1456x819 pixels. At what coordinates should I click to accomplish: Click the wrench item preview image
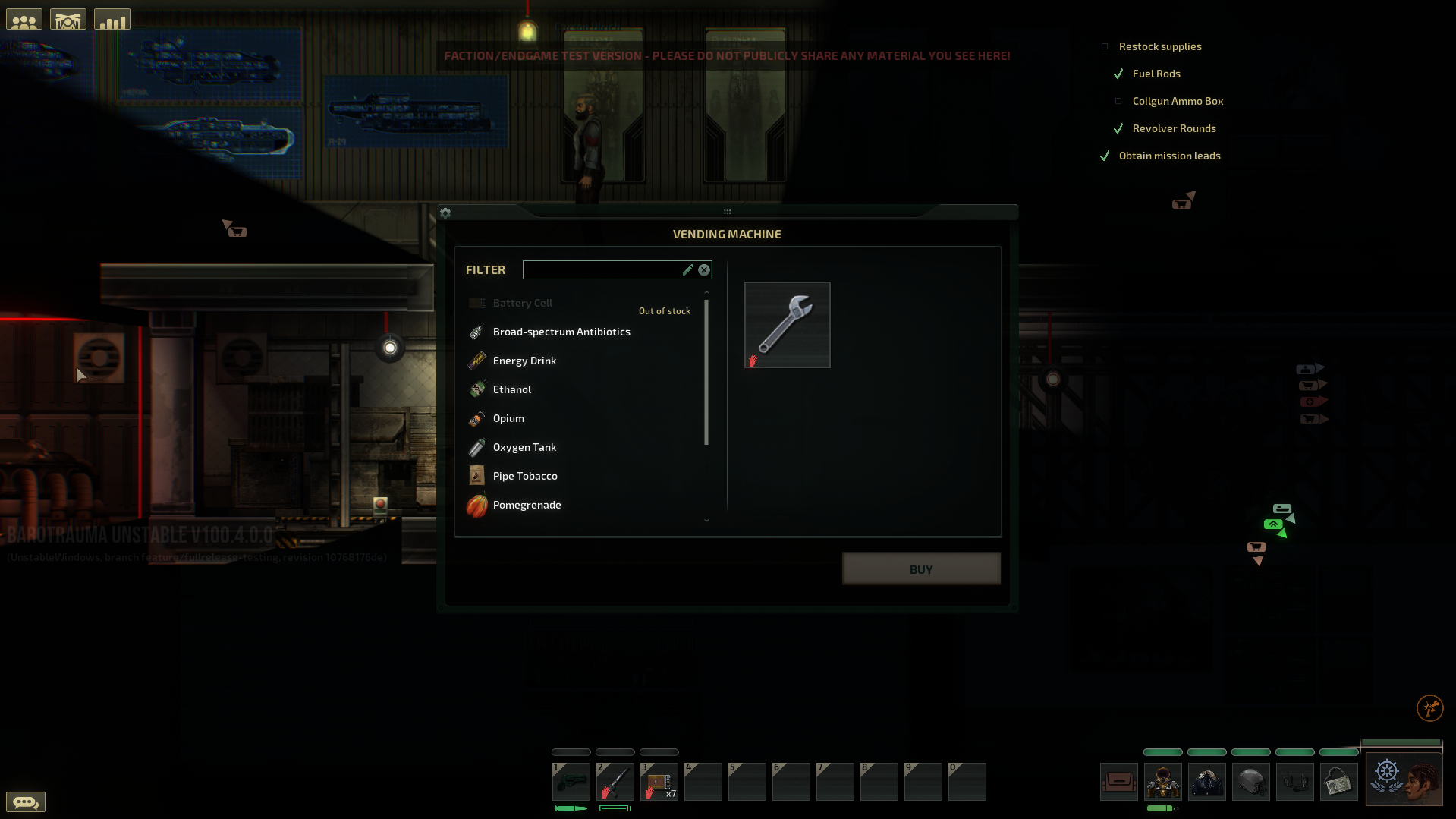coord(787,324)
